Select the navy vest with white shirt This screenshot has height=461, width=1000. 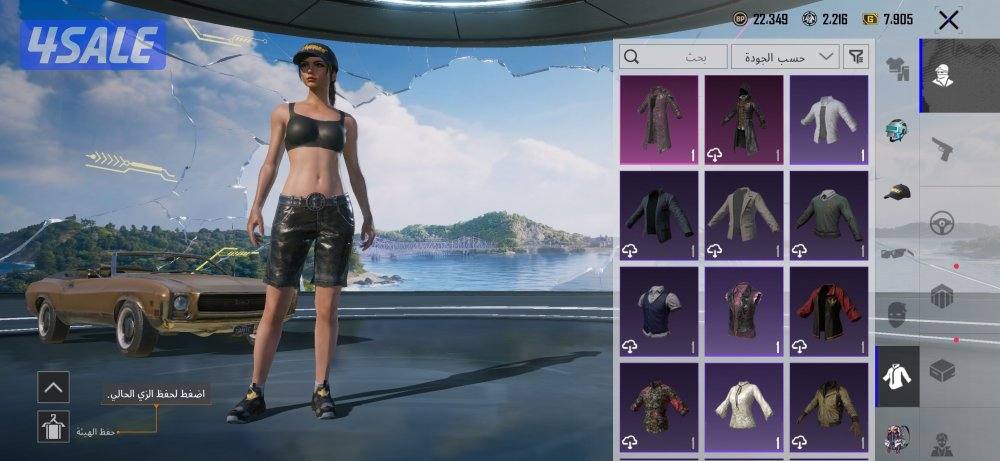tap(659, 310)
